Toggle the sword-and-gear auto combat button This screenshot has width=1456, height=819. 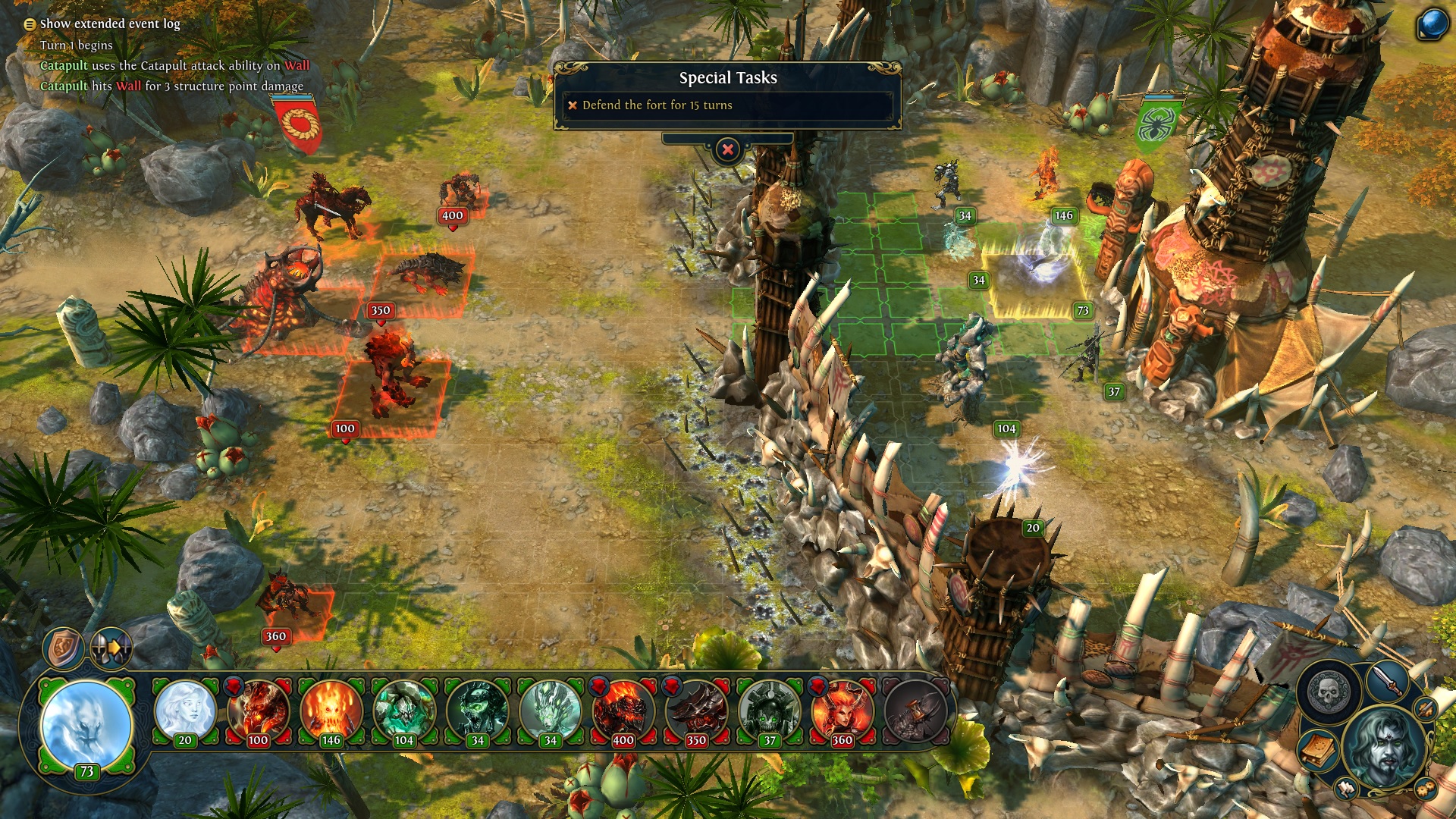[1426, 708]
